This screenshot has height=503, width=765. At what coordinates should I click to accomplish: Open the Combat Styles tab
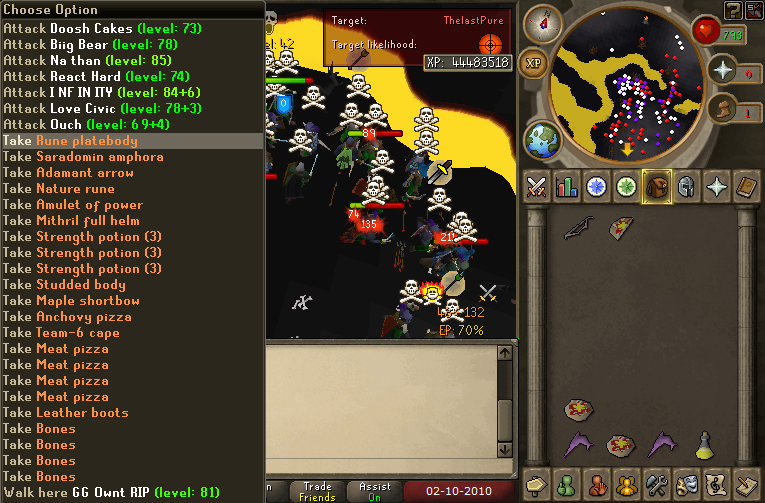click(x=537, y=186)
